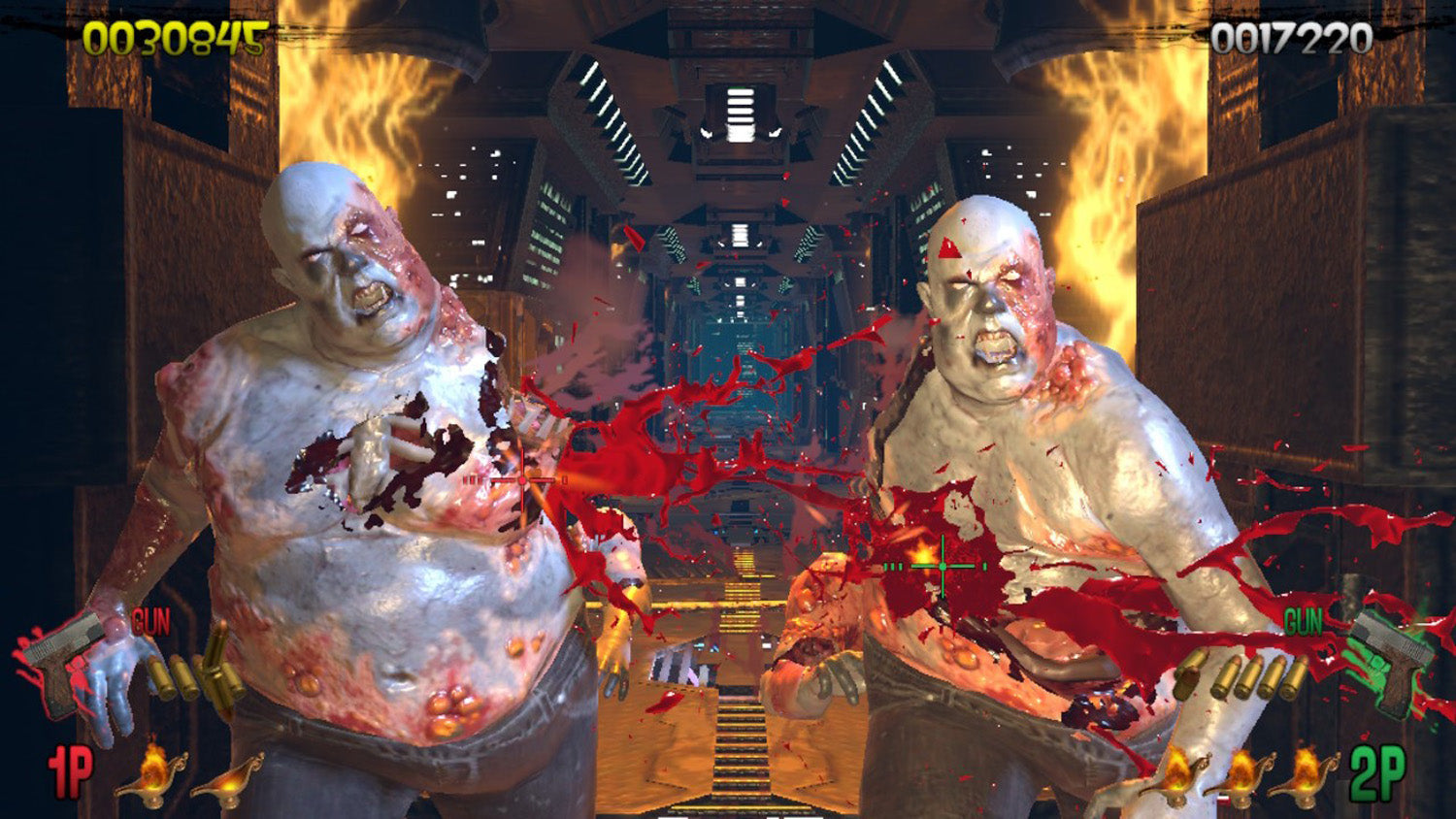The image size is (1456, 819).
Task: Toggle the red GUN indicator for Player 1
Action: (x=149, y=622)
